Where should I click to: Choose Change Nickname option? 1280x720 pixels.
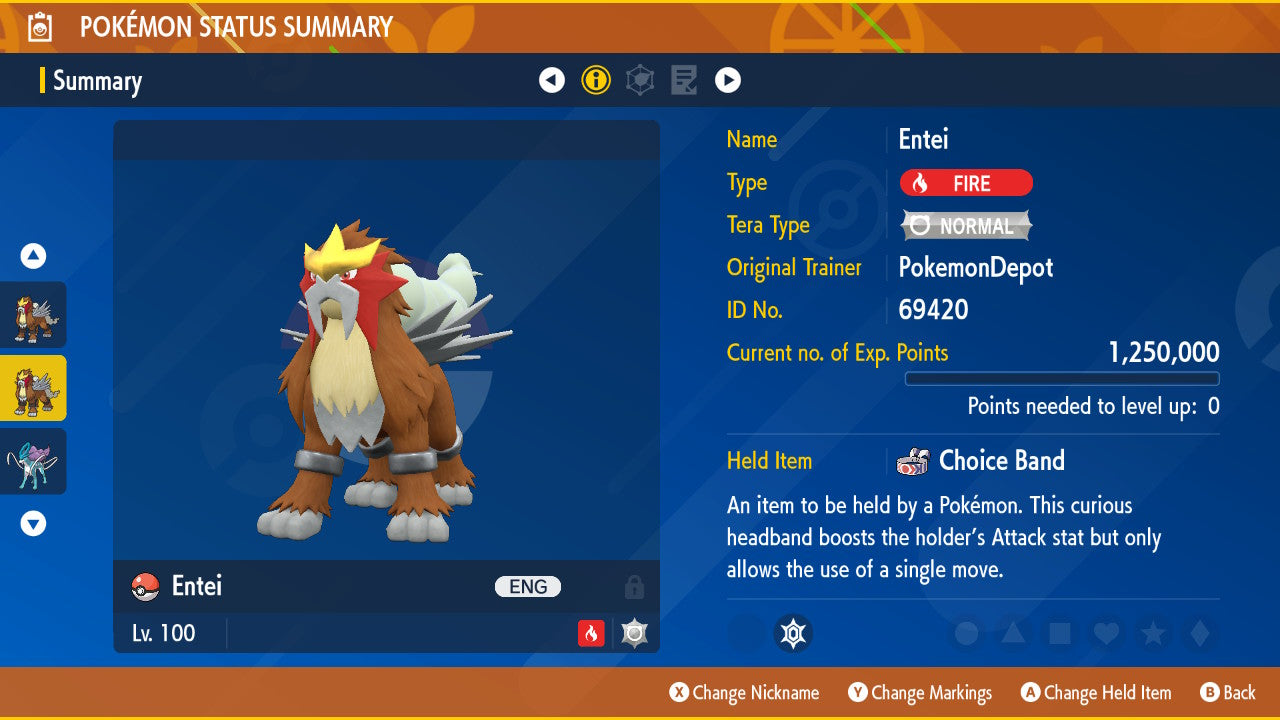pyautogui.click(x=745, y=693)
